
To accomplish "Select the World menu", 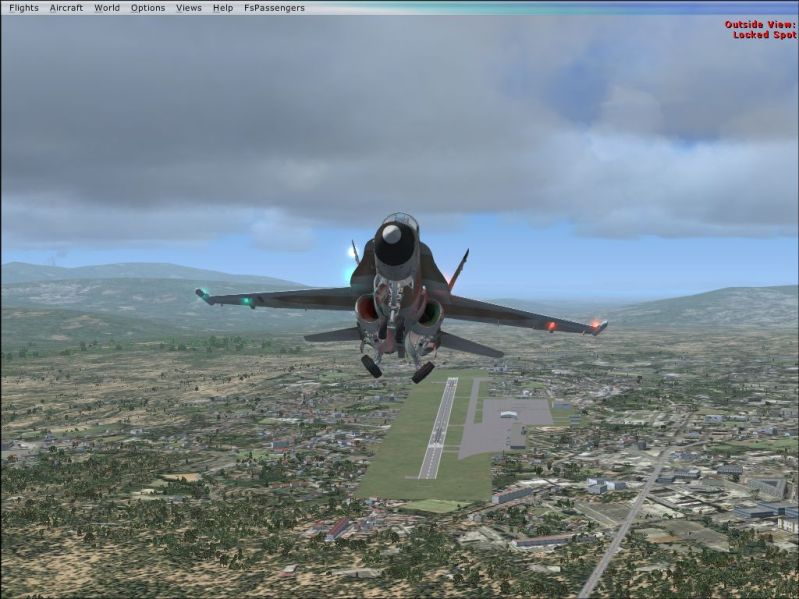I will pyautogui.click(x=107, y=8).
